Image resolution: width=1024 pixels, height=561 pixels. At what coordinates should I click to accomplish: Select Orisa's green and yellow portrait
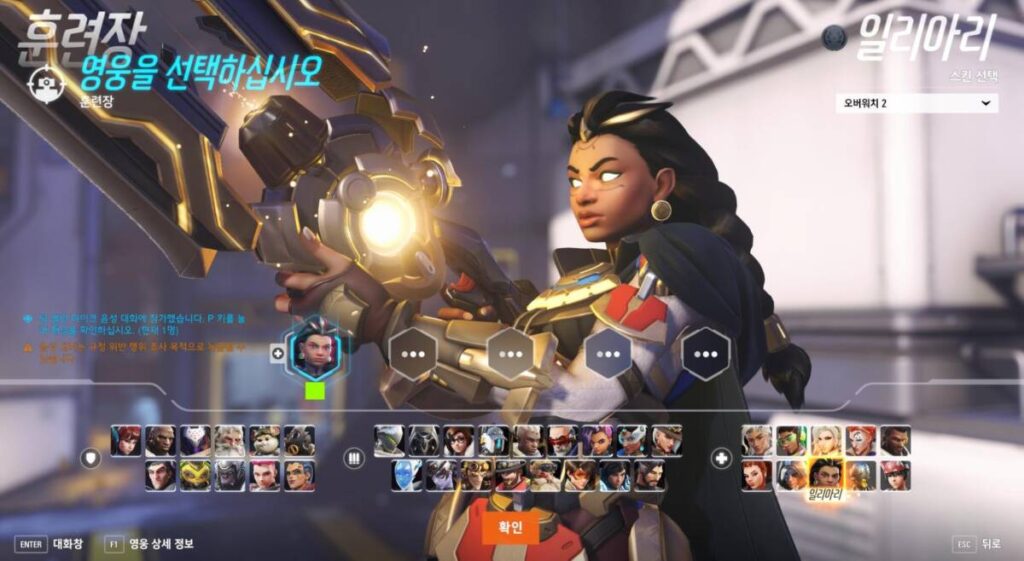pos(196,475)
